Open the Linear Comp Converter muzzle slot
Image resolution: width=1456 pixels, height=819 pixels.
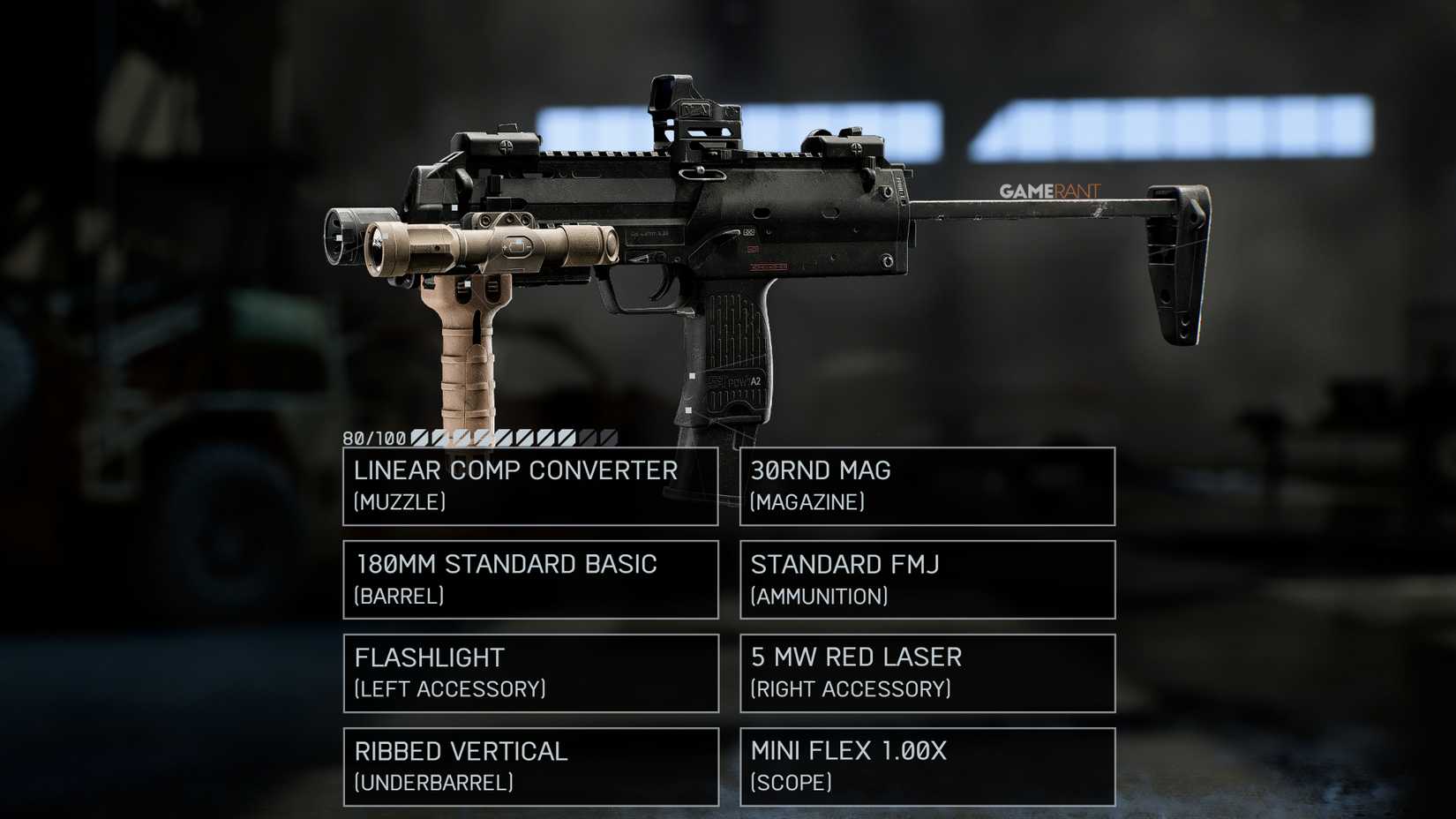529,486
